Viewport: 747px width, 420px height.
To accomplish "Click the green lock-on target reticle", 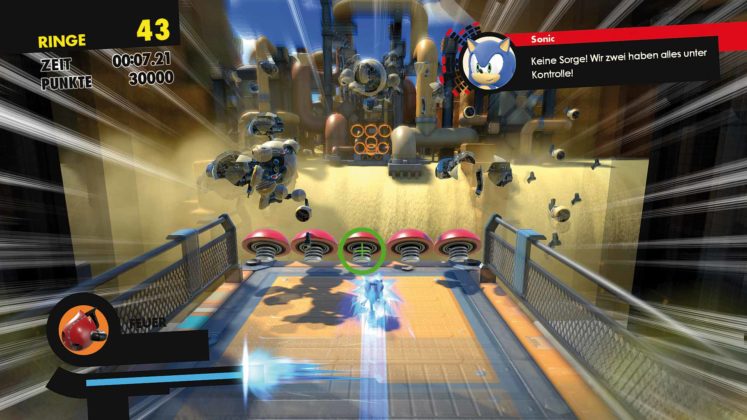I will pyautogui.click(x=361, y=250).
